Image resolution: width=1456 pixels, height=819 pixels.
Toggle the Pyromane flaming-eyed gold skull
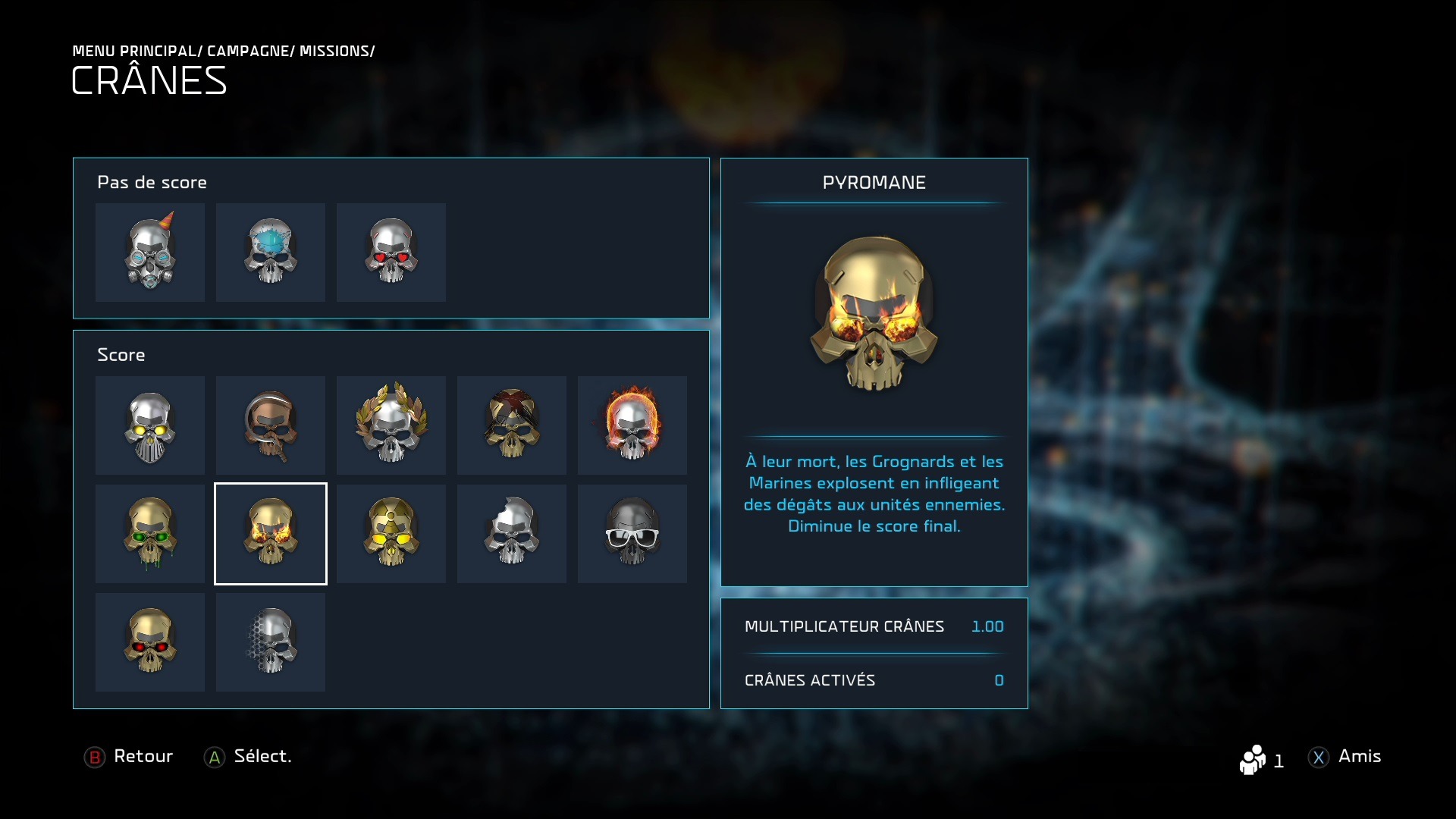click(x=271, y=534)
